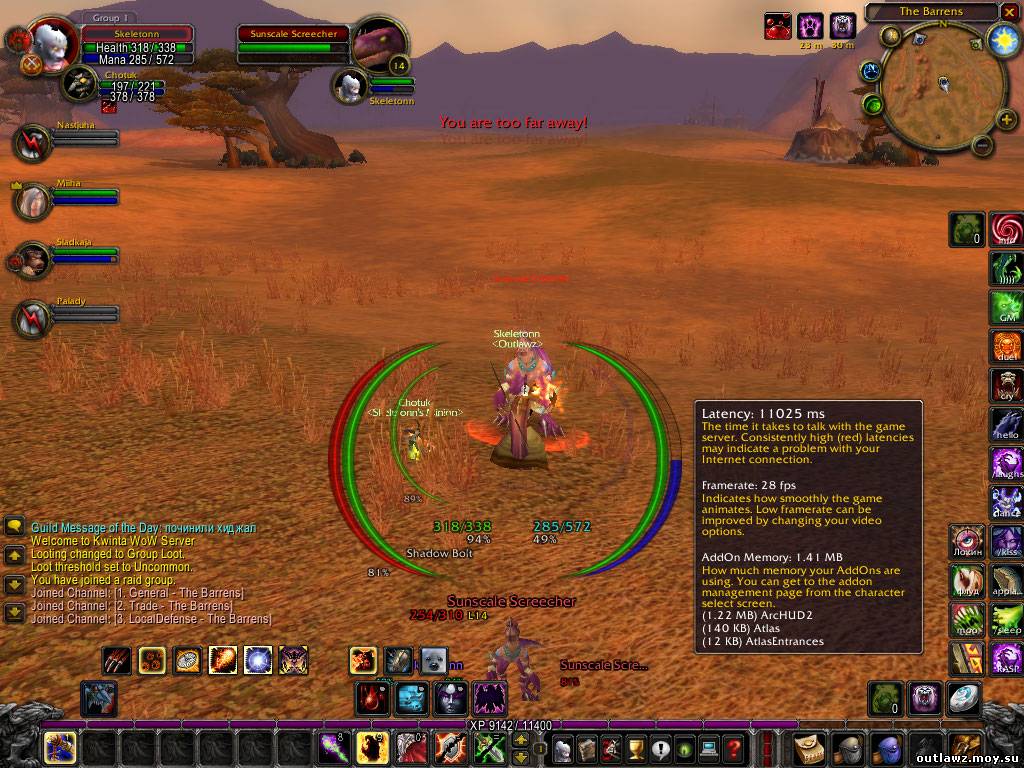Select the Sunscale Screecher target portrait

click(380, 46)
